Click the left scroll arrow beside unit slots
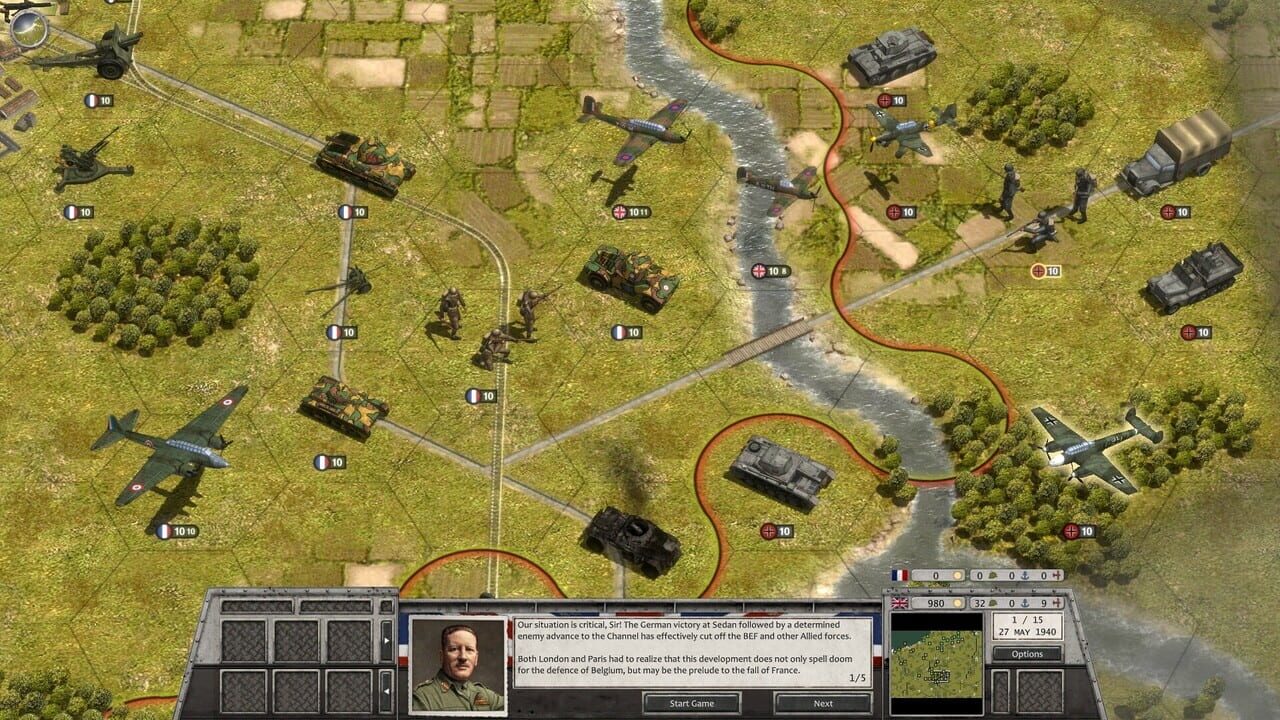The image size is (1280, 720). pos(386,691)
